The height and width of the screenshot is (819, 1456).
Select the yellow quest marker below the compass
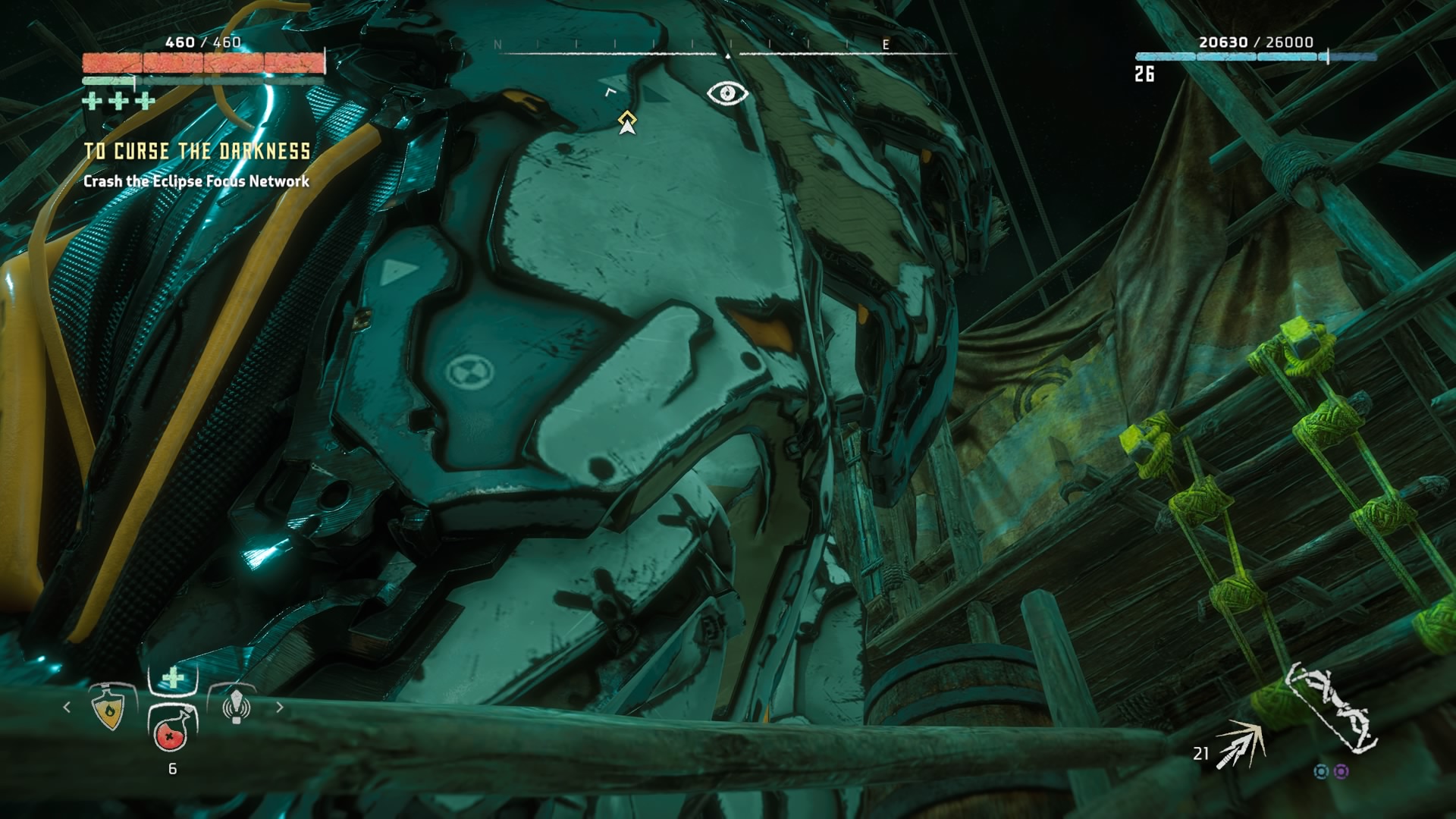626,121
